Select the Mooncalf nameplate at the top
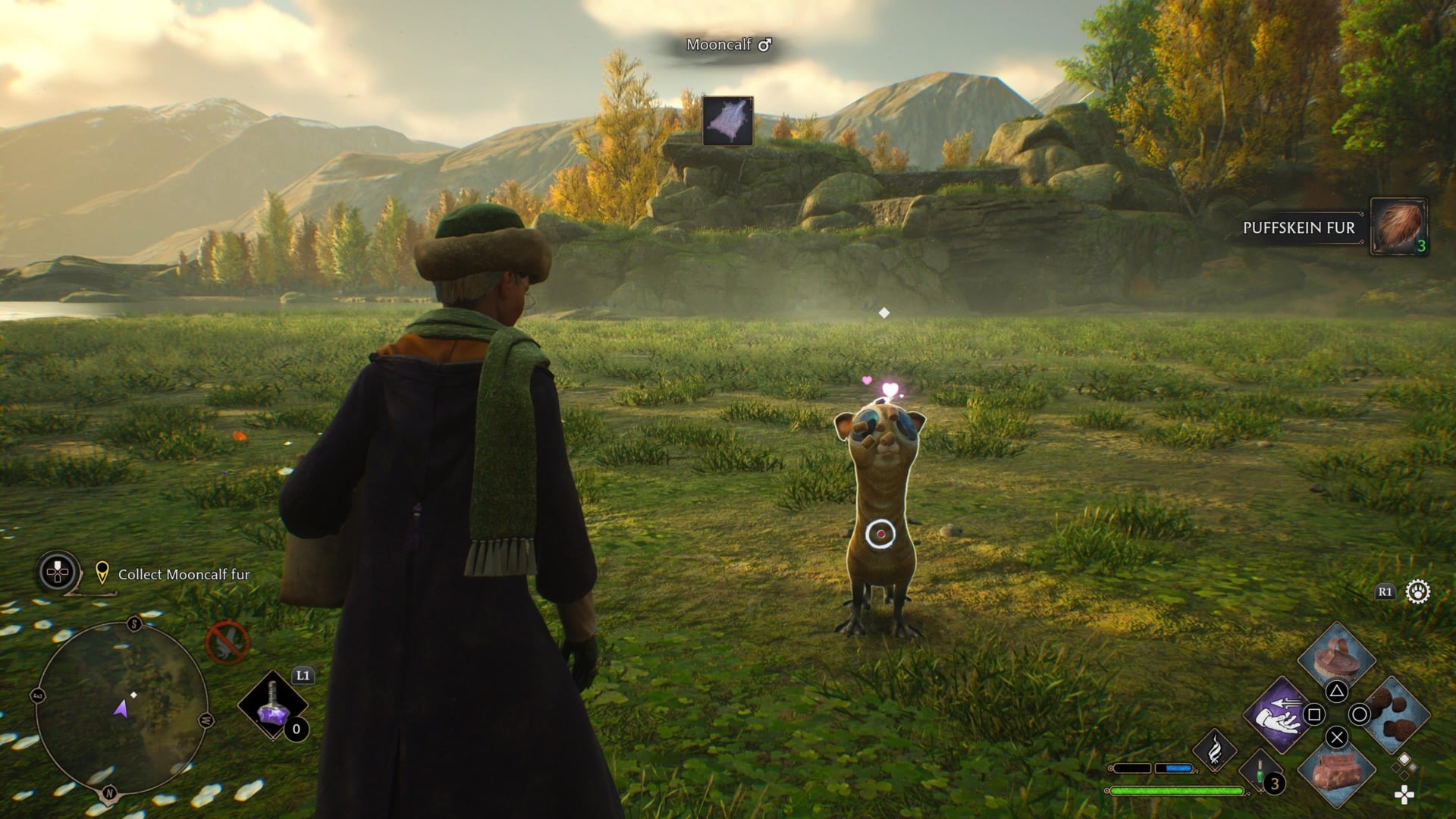 point(727,45)
